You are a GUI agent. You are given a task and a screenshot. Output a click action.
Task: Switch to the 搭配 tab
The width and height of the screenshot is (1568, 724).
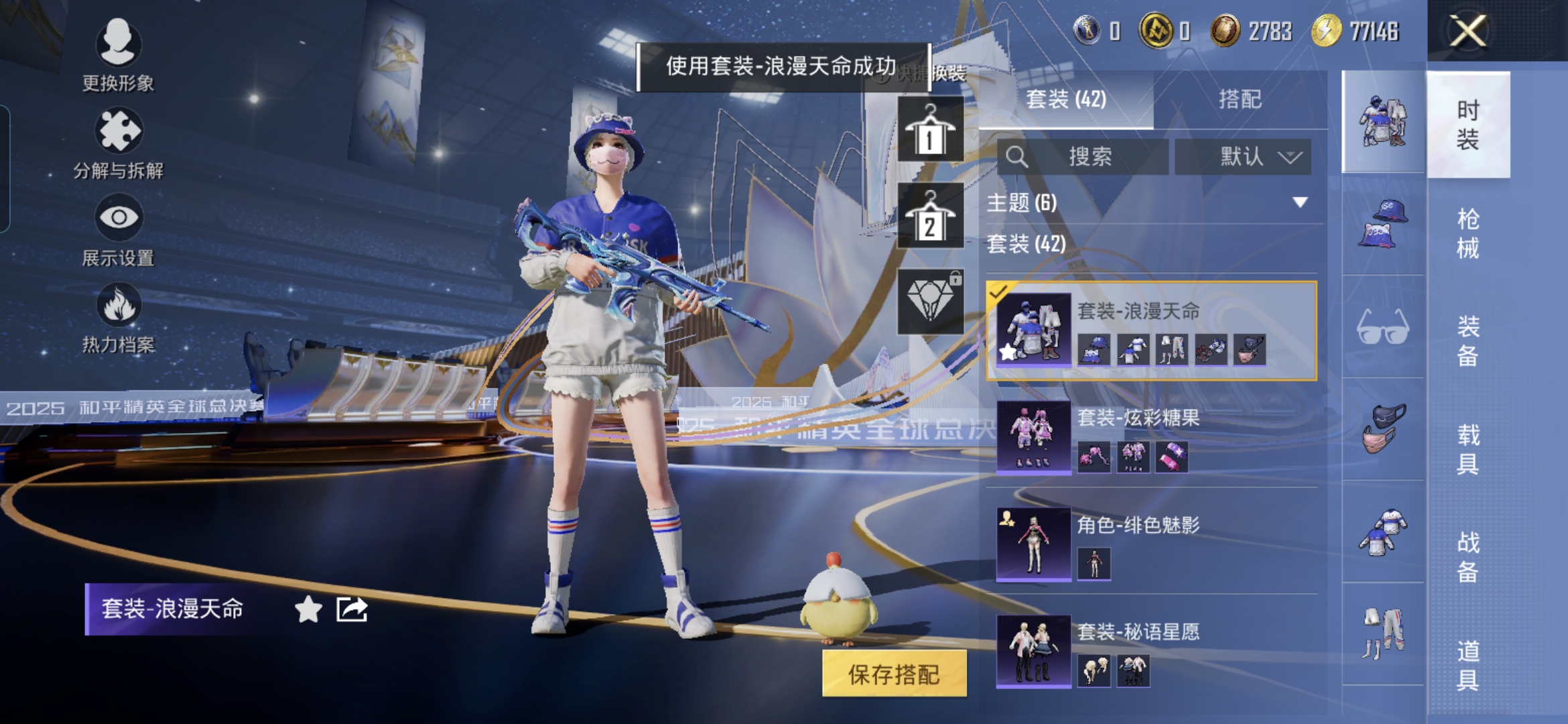pos(1240,99)
